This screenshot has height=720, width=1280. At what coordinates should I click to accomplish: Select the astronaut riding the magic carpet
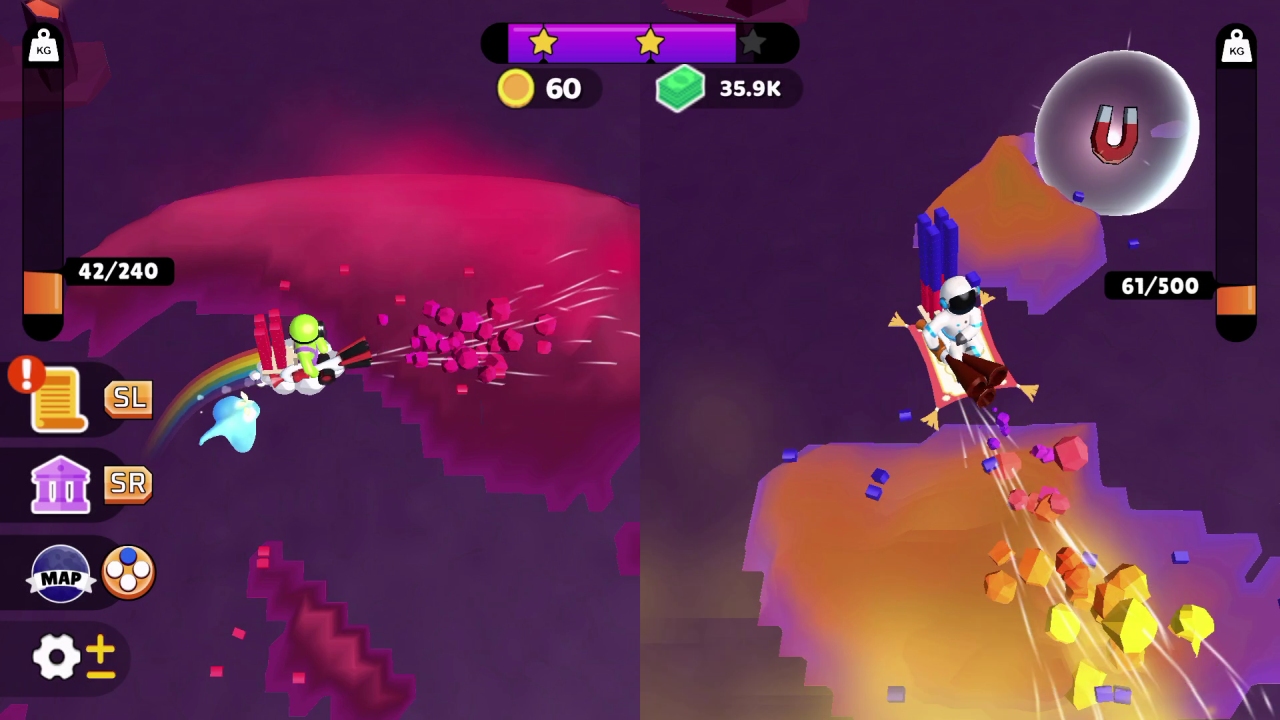[x=958, y=330]
